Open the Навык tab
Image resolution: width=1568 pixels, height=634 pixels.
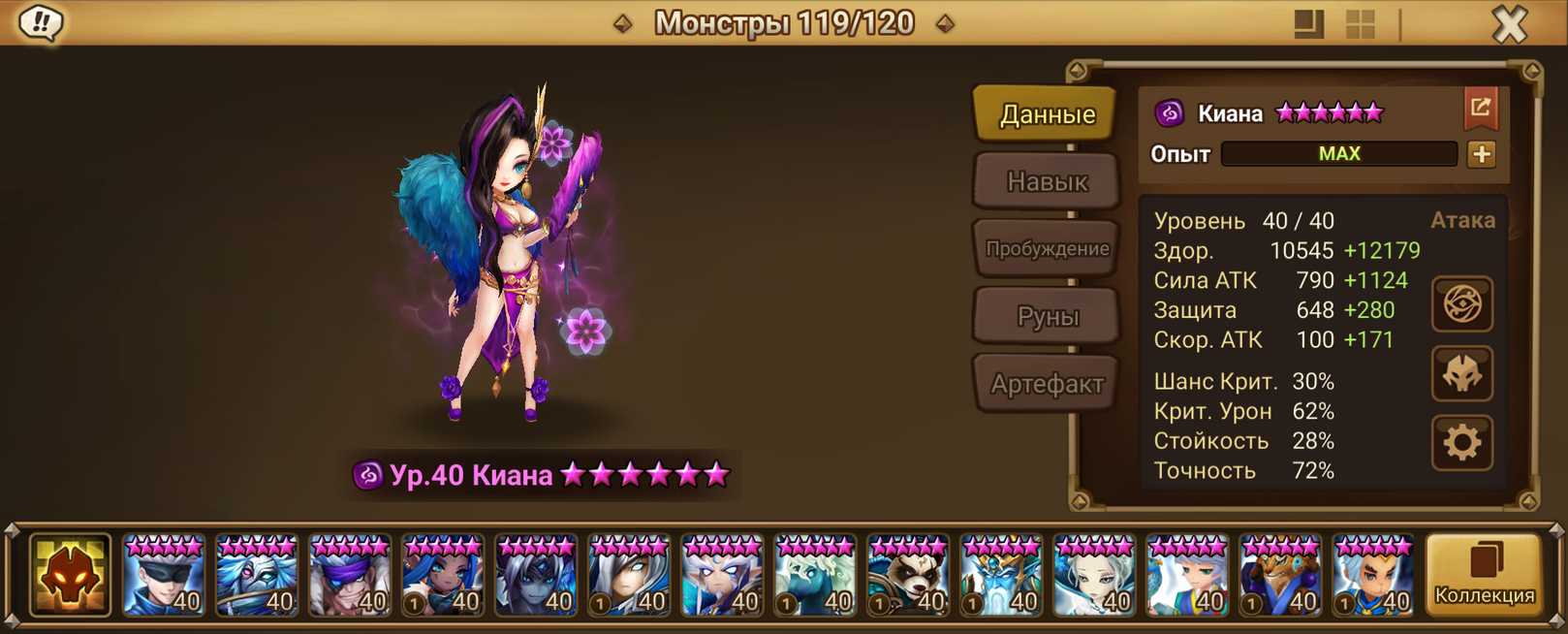click(1047, 181)
